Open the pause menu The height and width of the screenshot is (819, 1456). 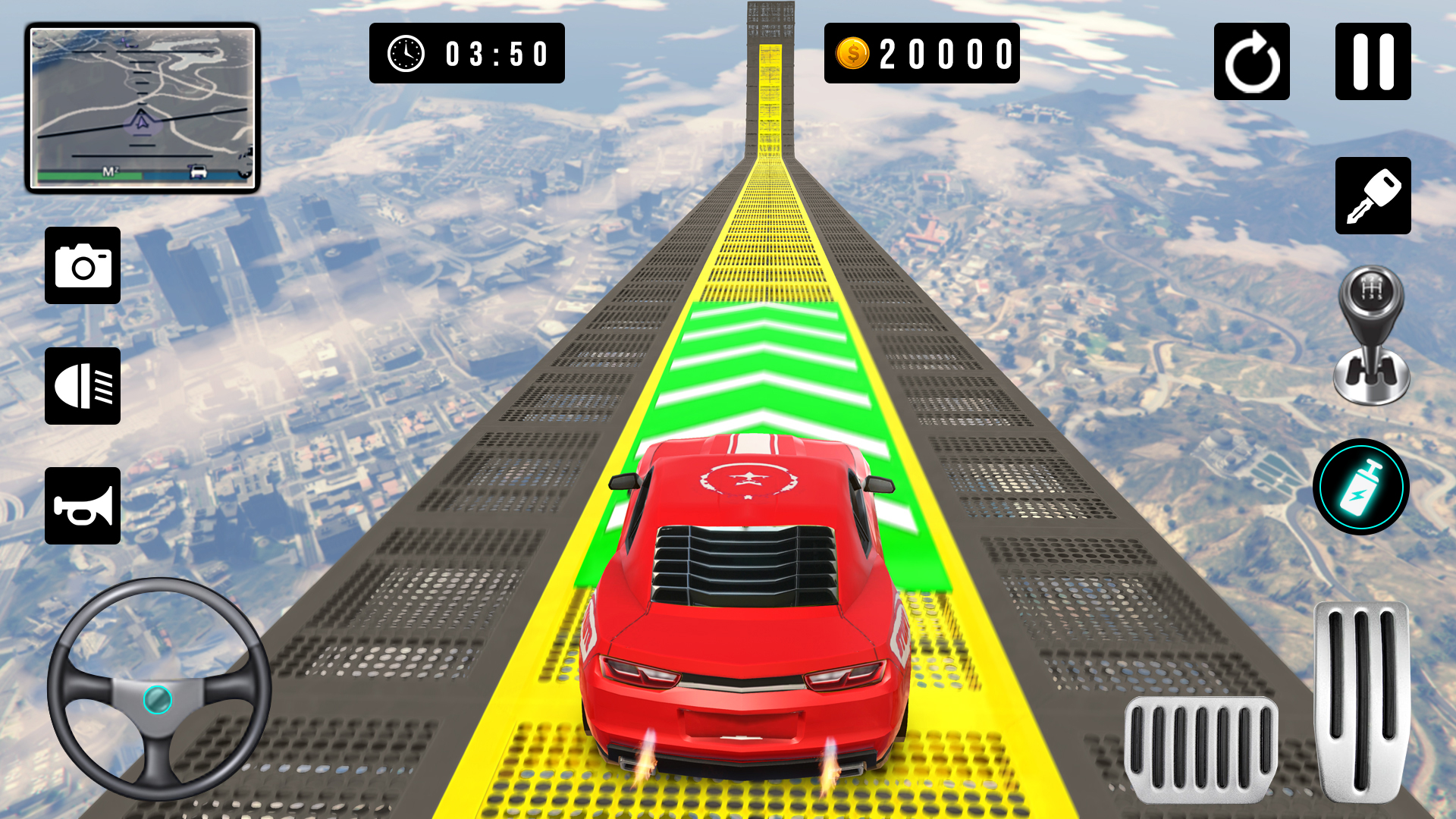pos(1373,61)
